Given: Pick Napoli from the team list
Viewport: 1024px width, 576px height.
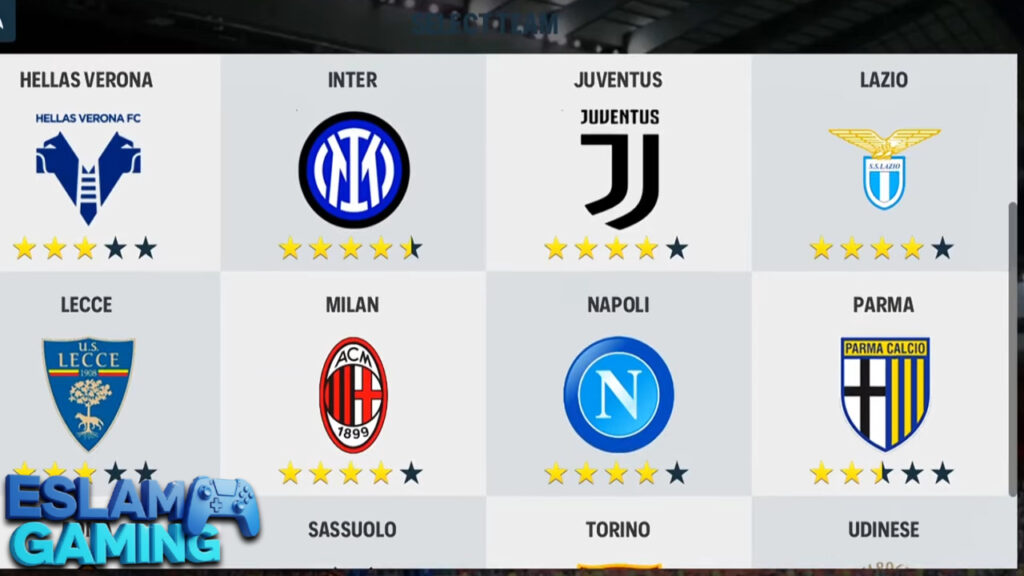Looking at the screenshot, I should 619,392.
